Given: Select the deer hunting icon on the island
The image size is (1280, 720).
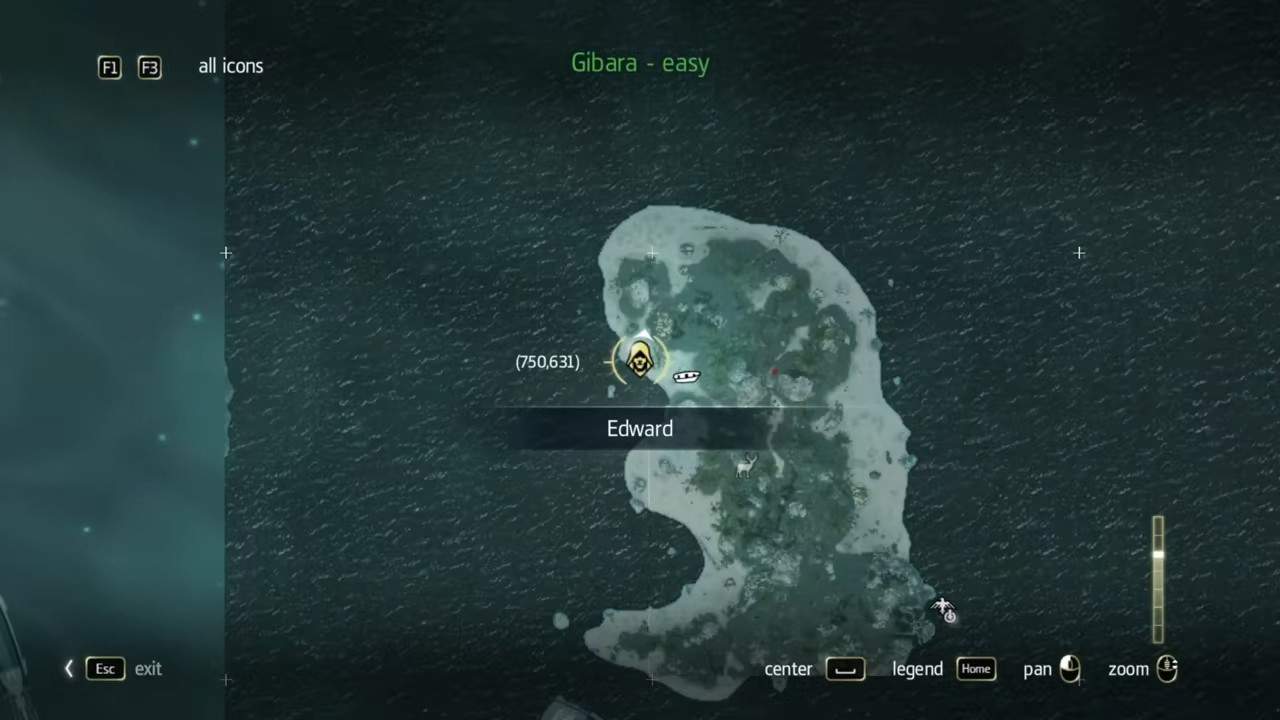Looking at the screenshot, I should tap(745, 468).
